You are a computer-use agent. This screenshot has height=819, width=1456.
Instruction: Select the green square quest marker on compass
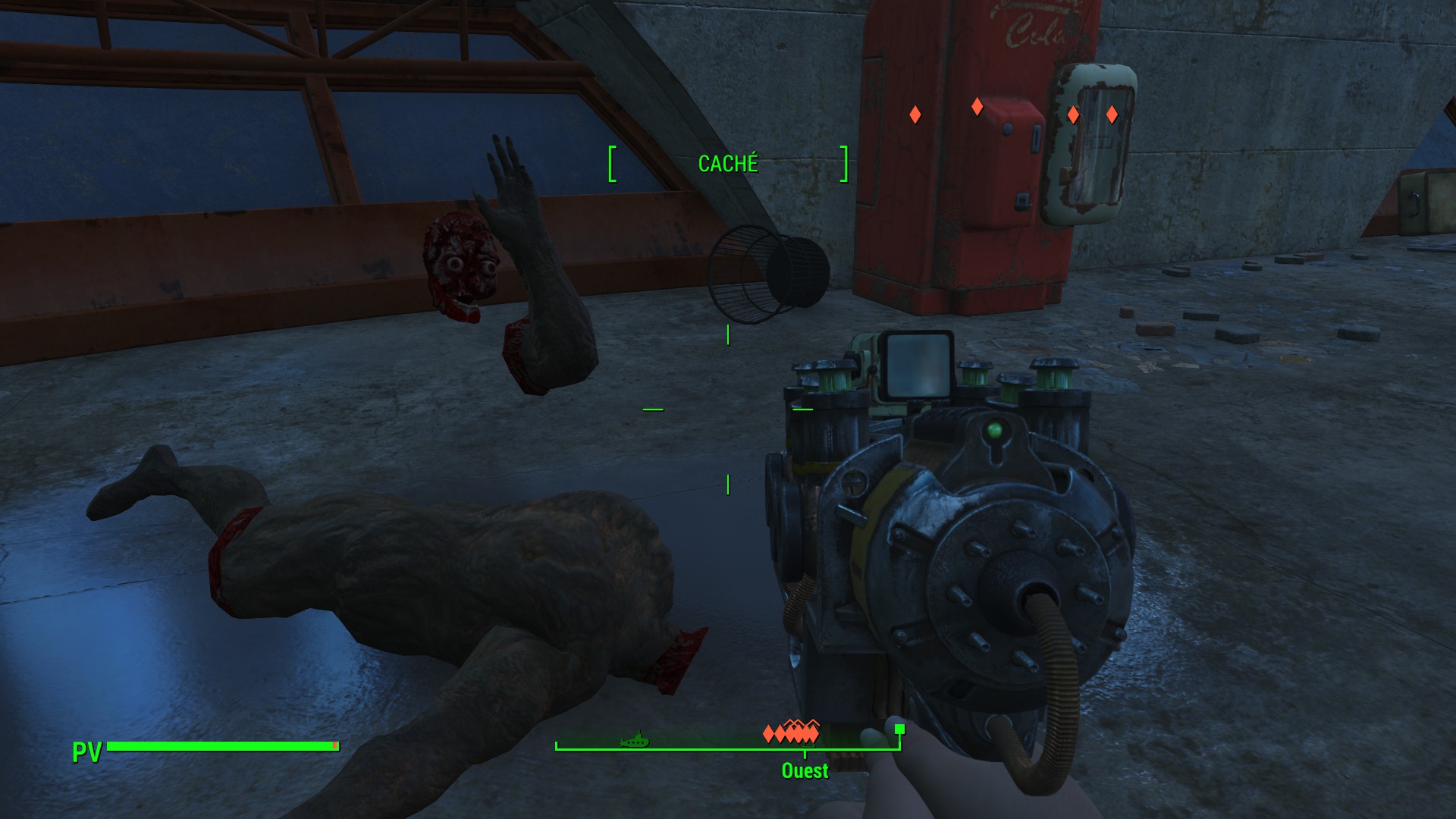[899, 730]
